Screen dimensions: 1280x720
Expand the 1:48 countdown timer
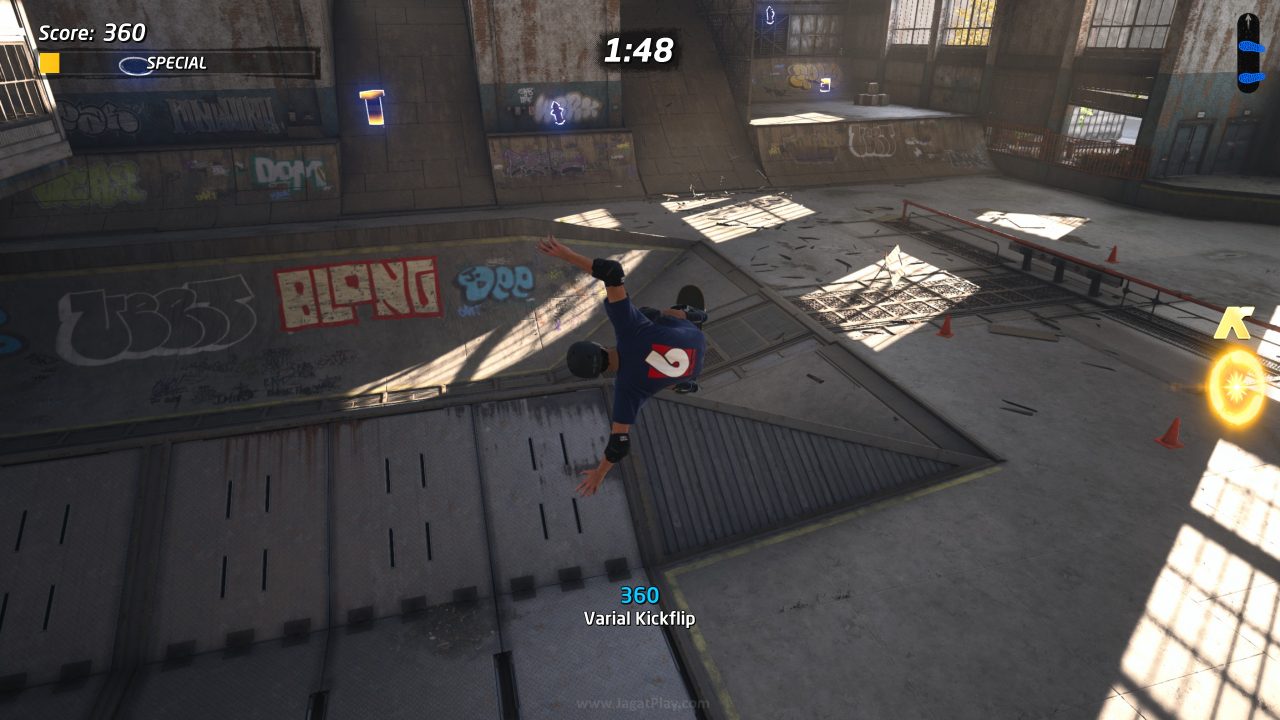(638, 50)
